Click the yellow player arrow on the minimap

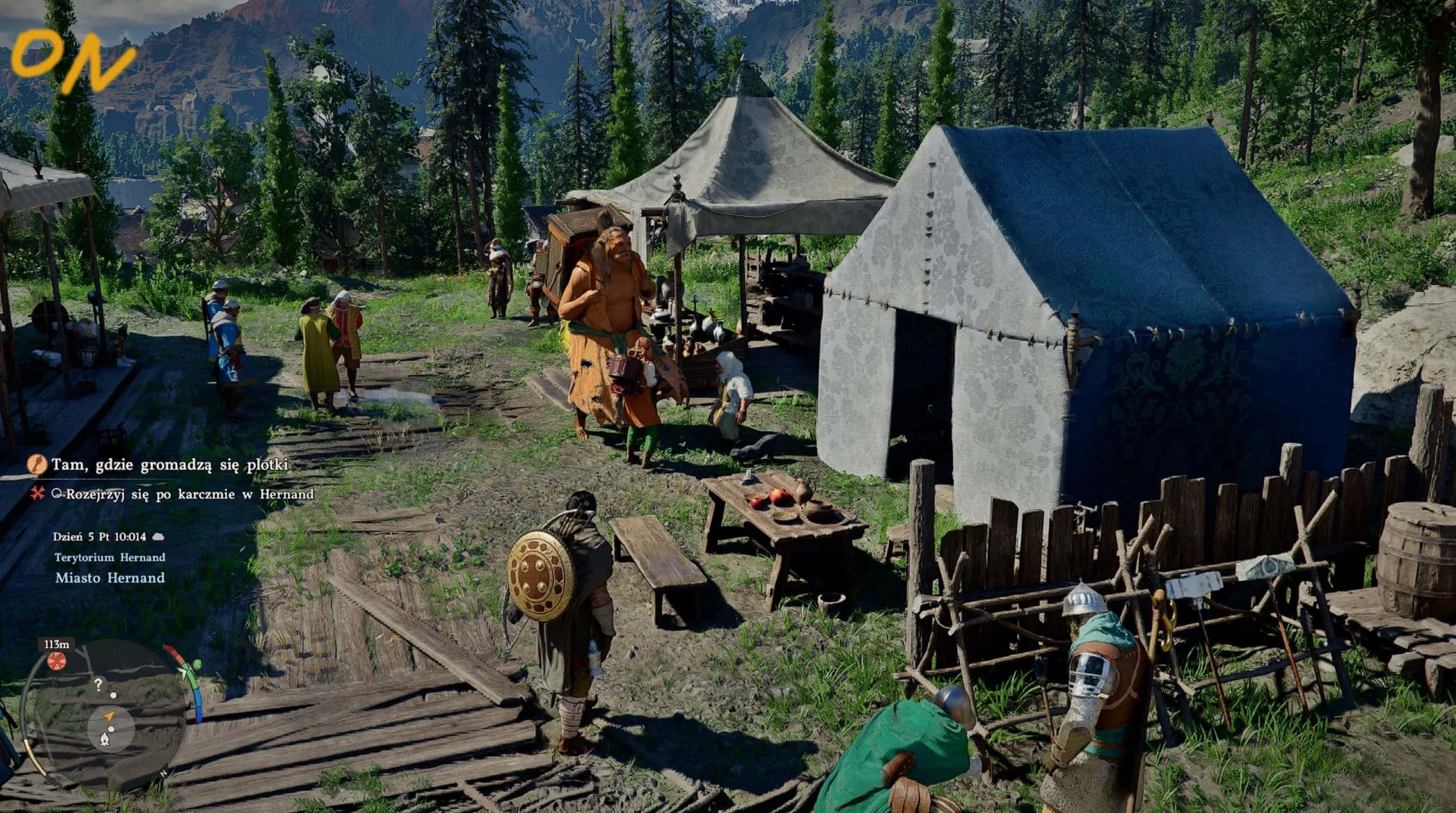pyautogui.click(x=109, y=716)
